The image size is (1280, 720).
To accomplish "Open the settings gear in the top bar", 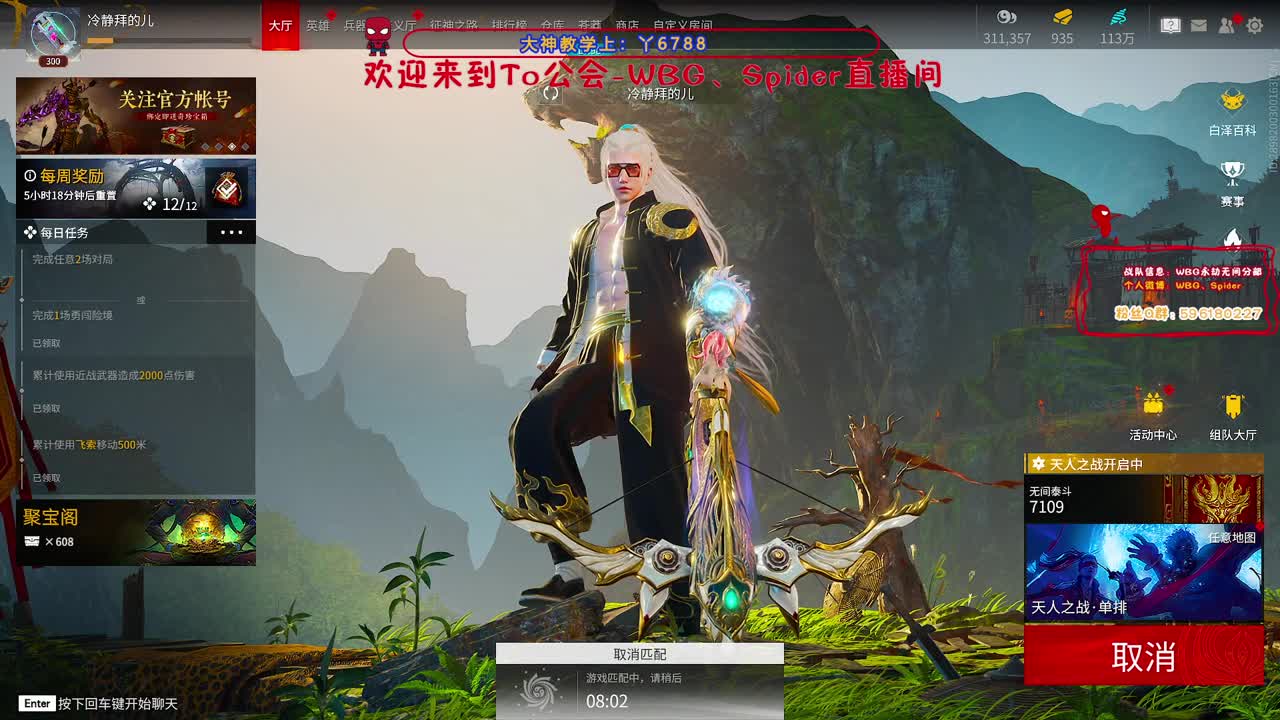I will [1255, 27].
